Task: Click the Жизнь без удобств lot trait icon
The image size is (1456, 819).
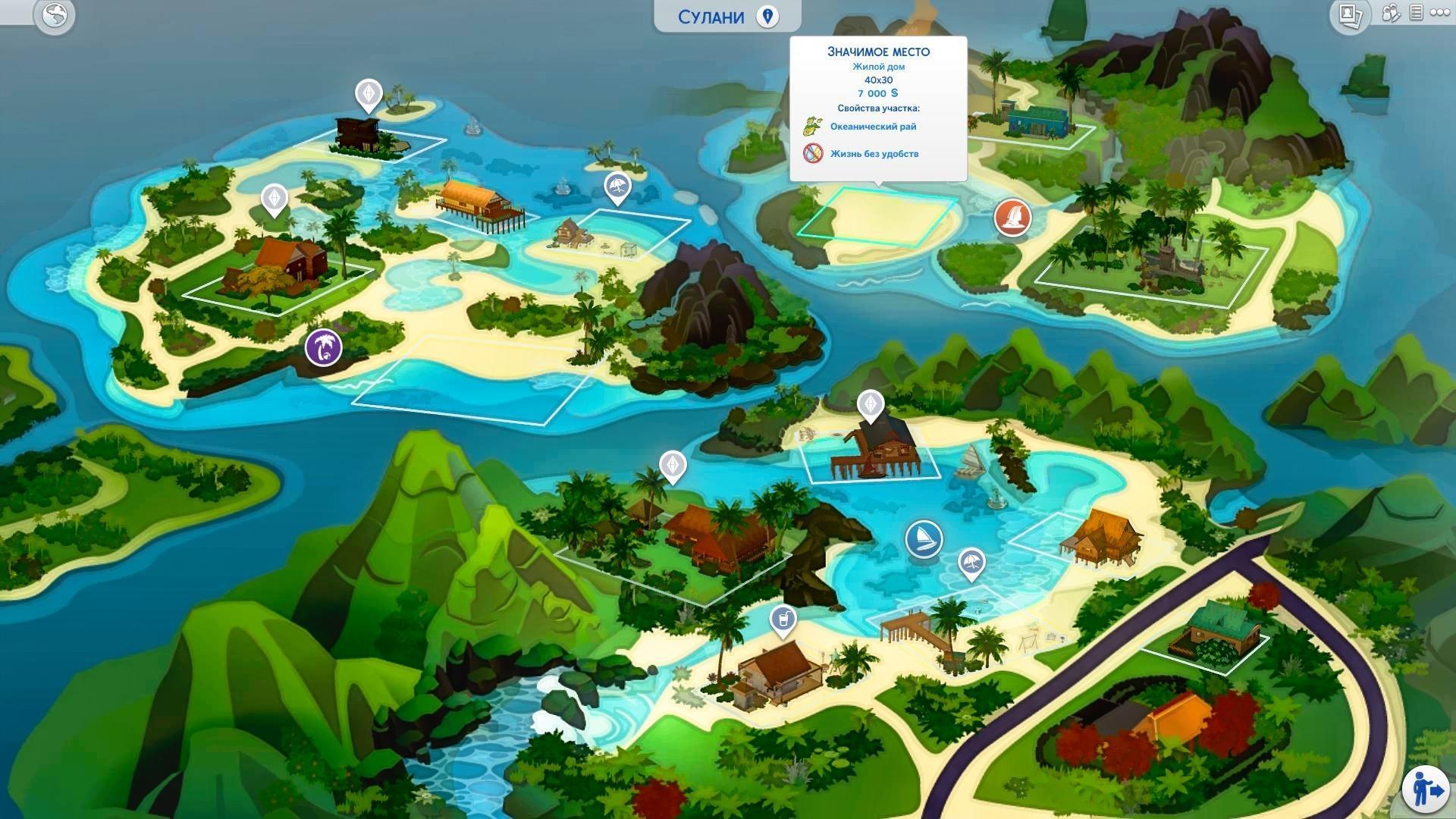Action: [x=814, y=153]
